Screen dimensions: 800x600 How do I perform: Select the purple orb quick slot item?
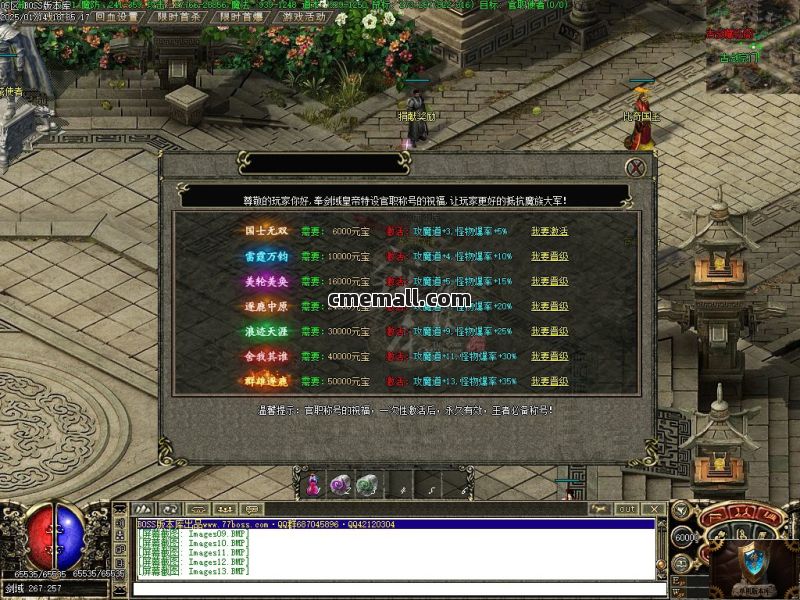coord(340,484)
